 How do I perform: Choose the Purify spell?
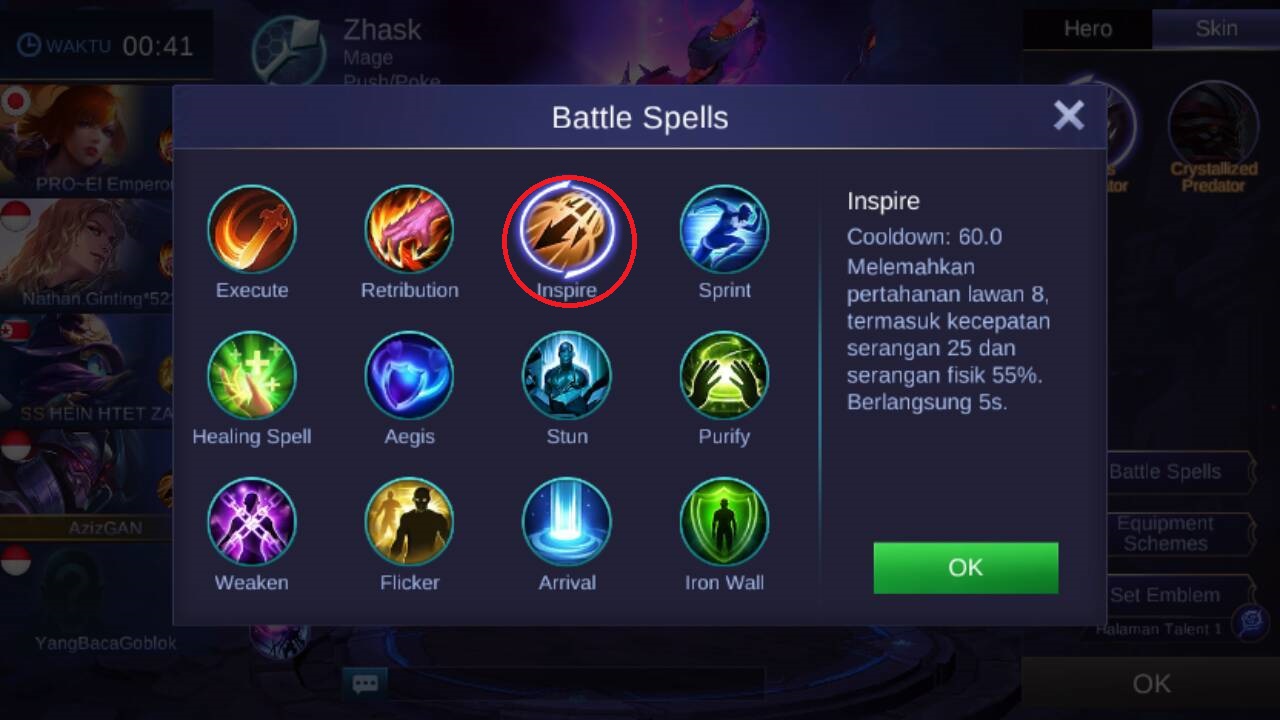[x=724, y=376]
